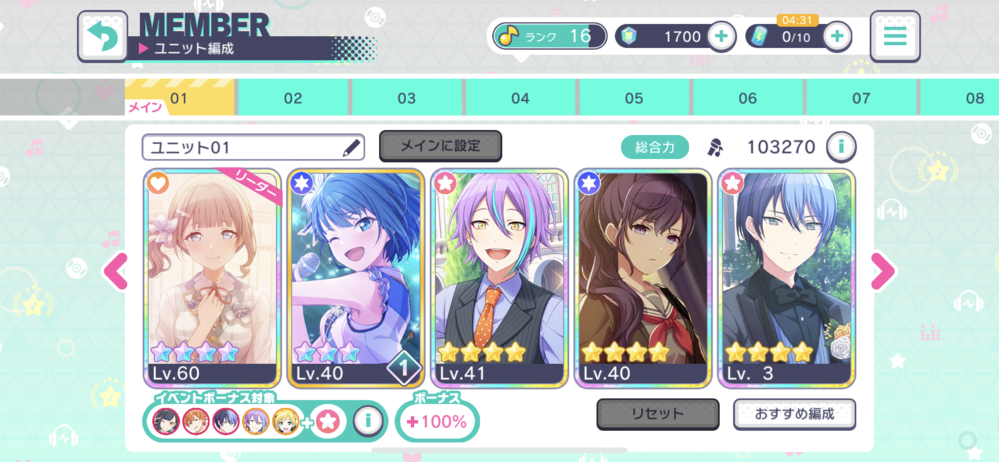Click the メインに設定 button
The width and height of the screenshot is (999, 462).
440,146
